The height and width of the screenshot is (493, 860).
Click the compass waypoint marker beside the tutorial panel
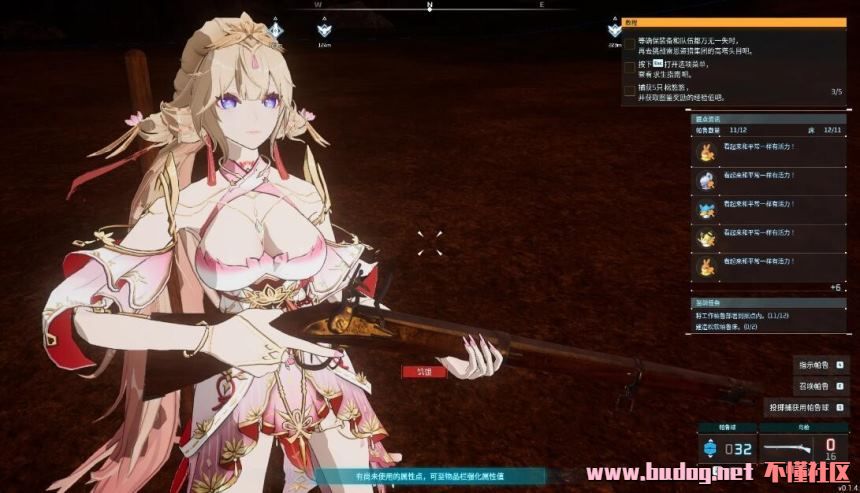pos(613,30)
